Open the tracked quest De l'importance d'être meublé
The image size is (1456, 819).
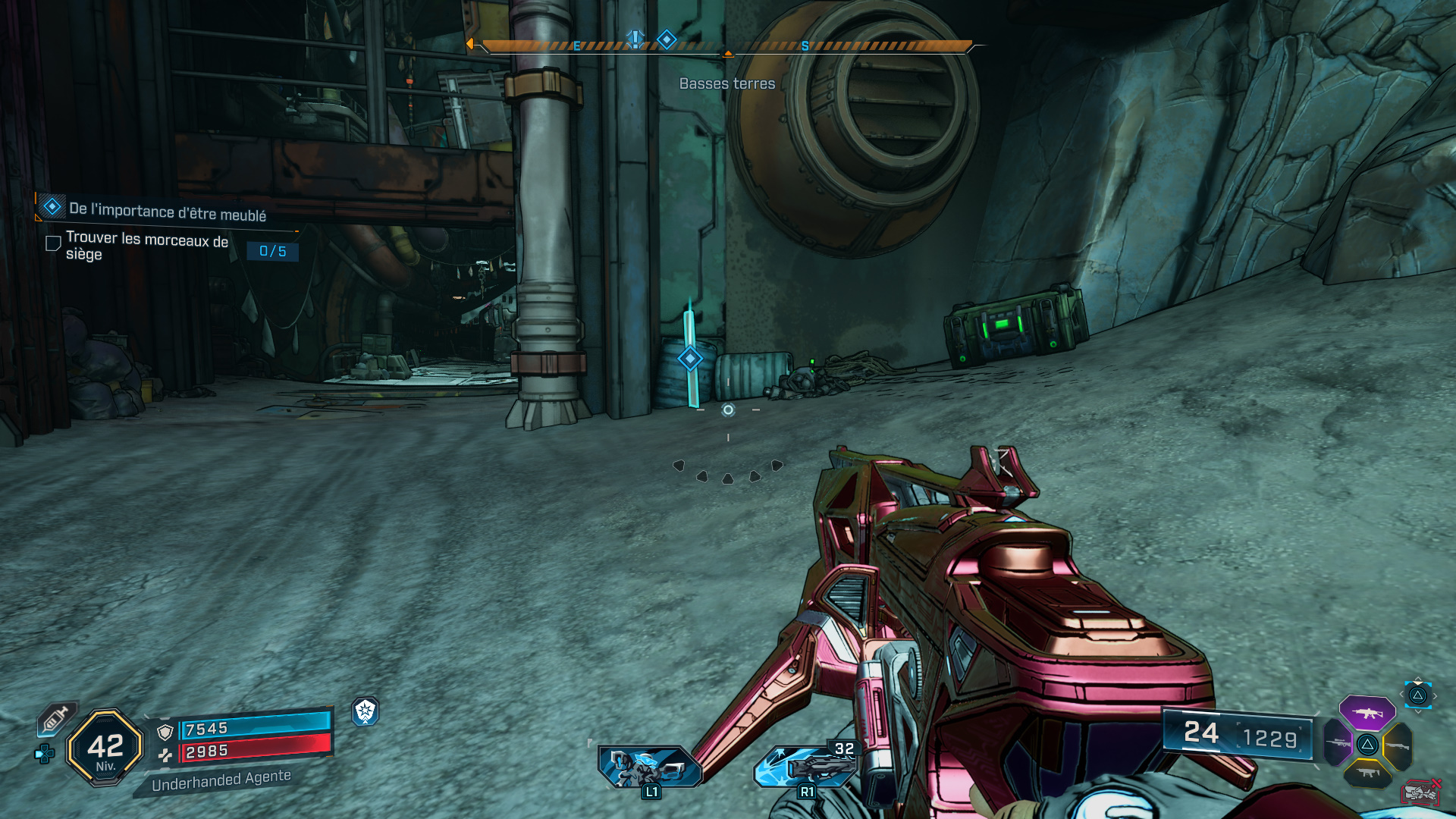pyautogui.click(x=167, y=211)
